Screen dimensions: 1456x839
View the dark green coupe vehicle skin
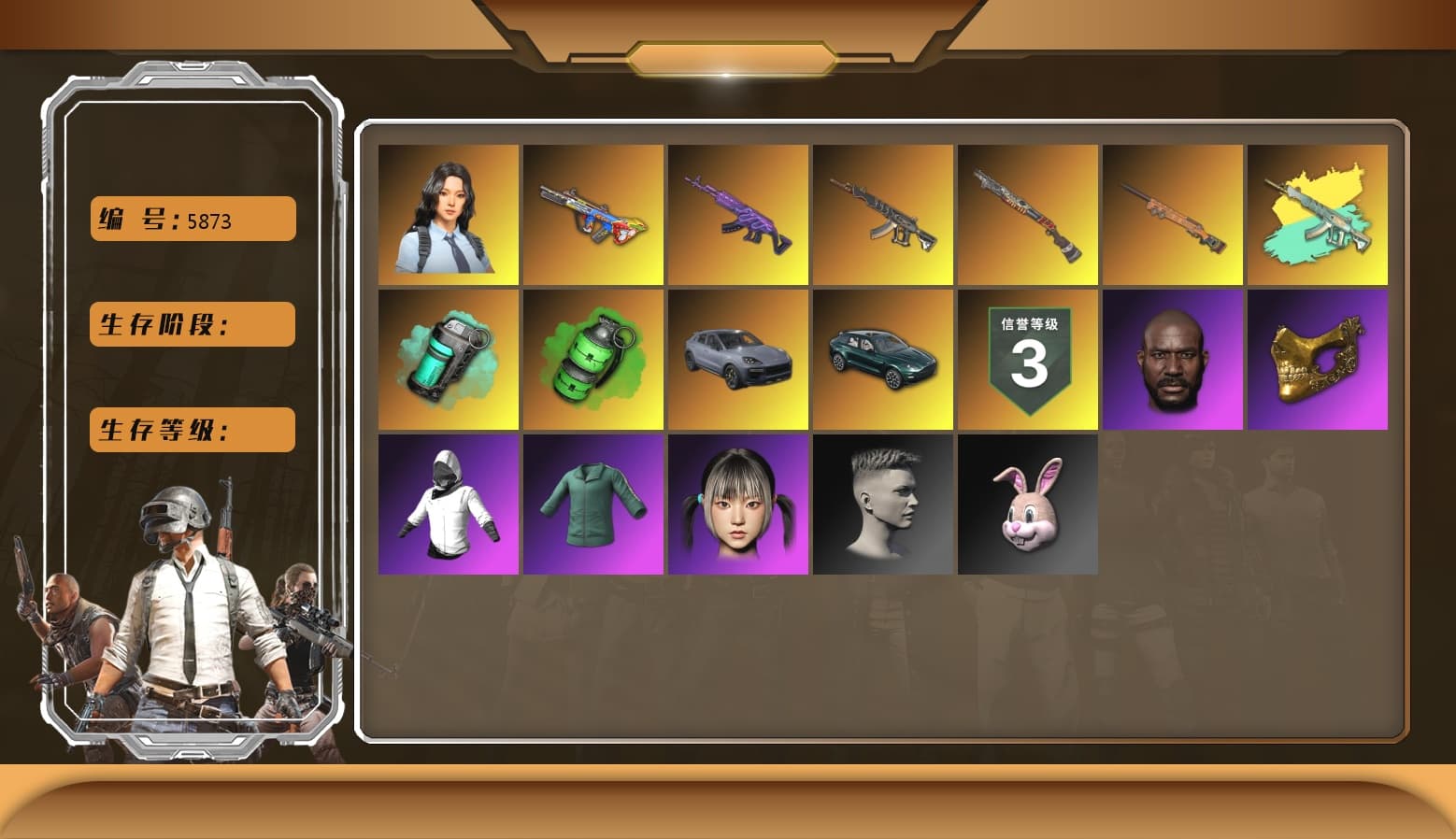(x=882, y=359)
